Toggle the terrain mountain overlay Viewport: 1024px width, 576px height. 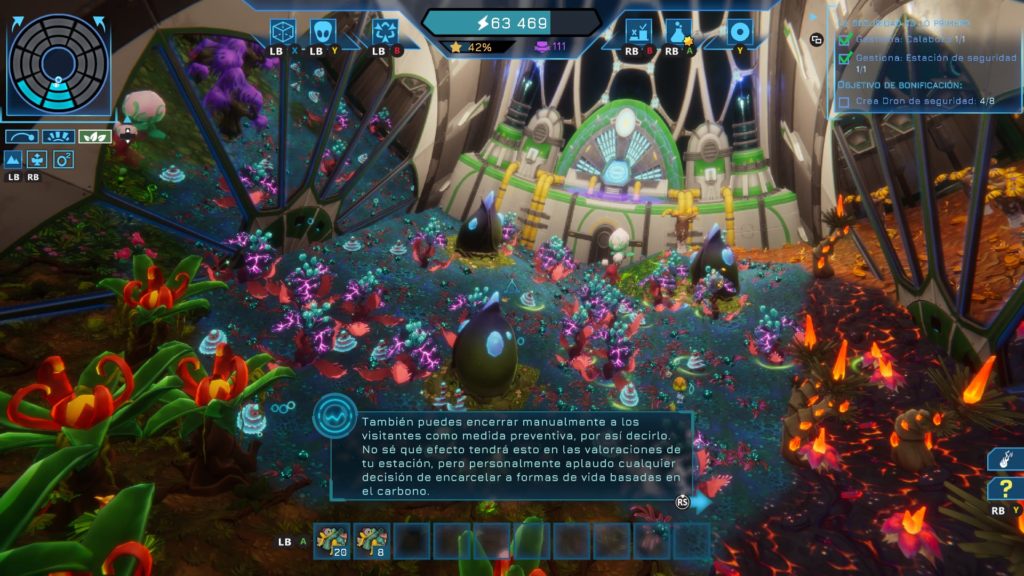14,159
